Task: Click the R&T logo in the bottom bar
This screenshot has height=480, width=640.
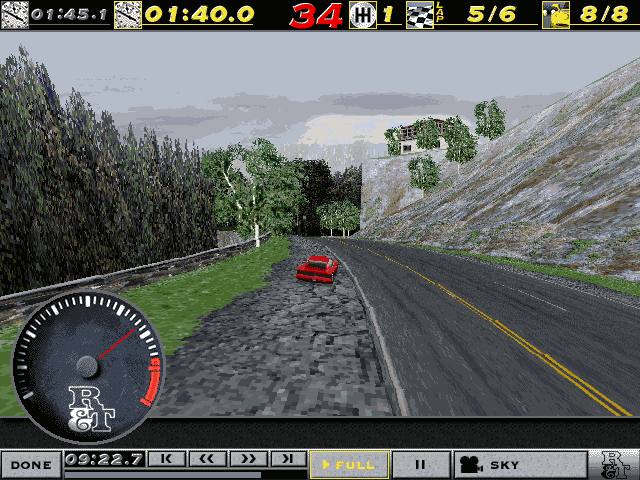Action: [615, 464]
